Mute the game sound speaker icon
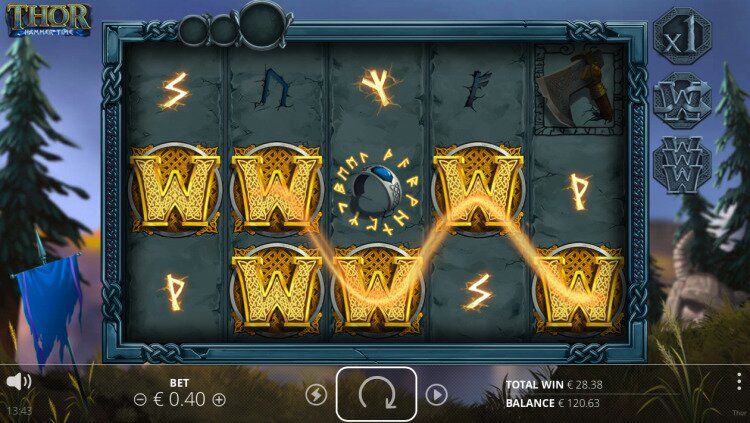The height and width of the screenshot is (423, 750). 18,381
